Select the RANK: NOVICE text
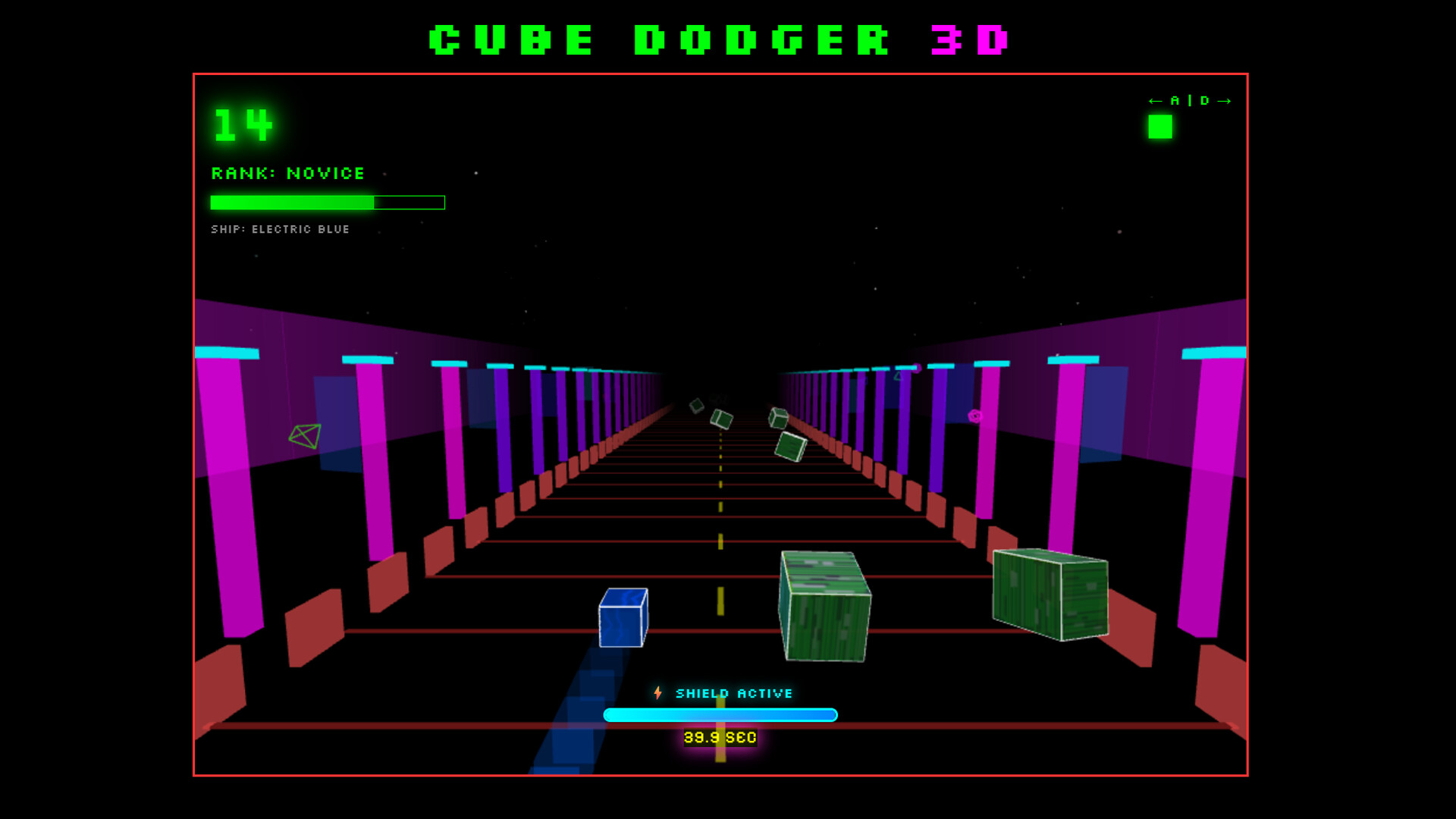 288,174
